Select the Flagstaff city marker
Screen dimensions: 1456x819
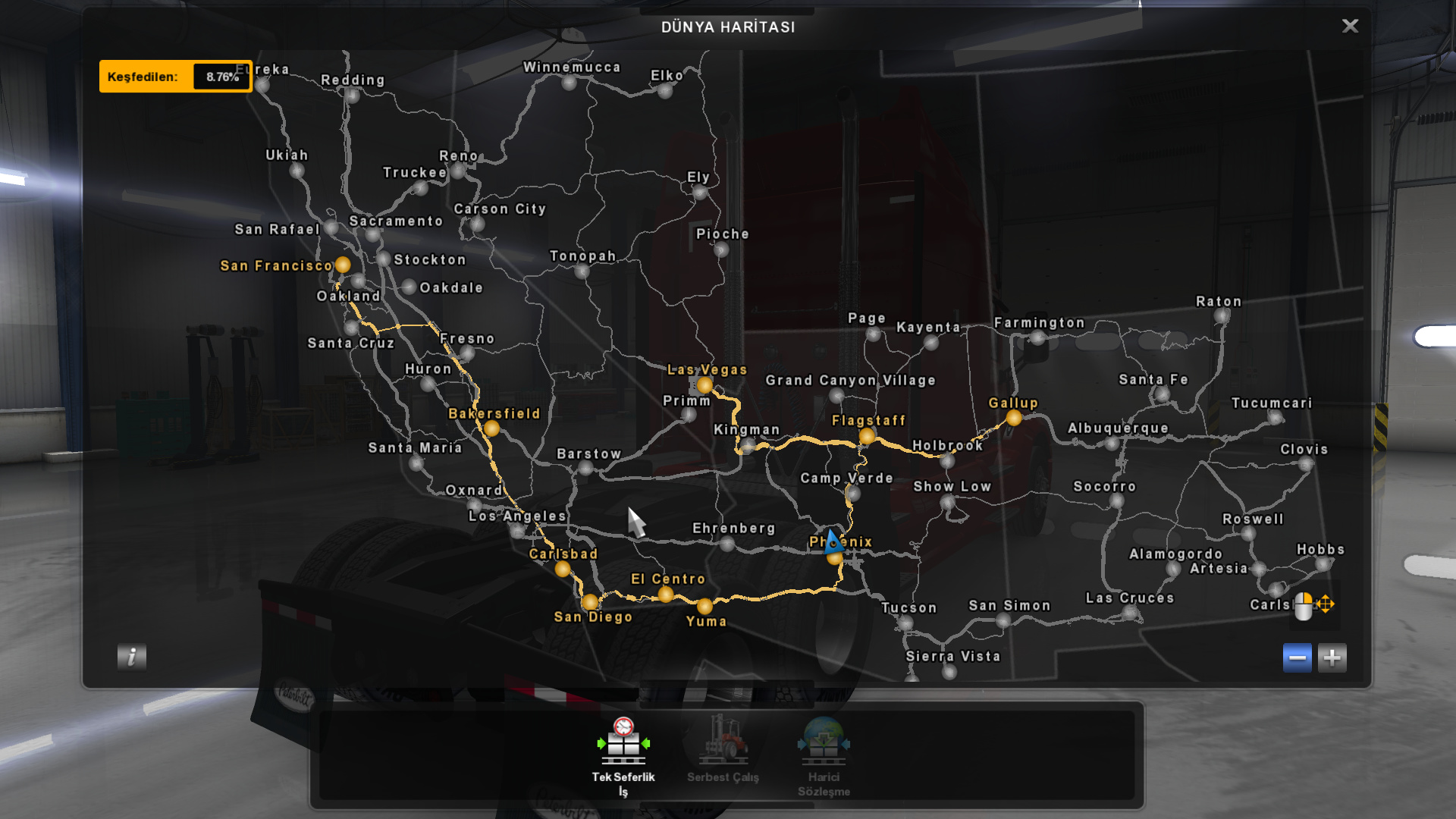(867, 436)
